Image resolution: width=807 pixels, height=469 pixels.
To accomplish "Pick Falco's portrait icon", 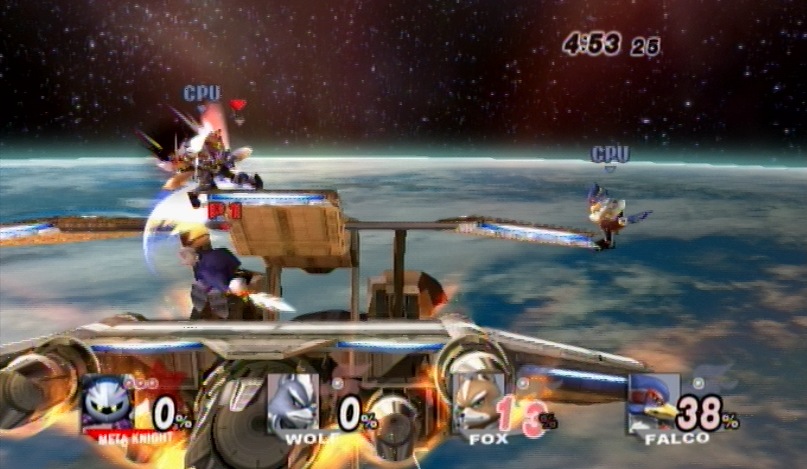I will (x=655, y=402).
